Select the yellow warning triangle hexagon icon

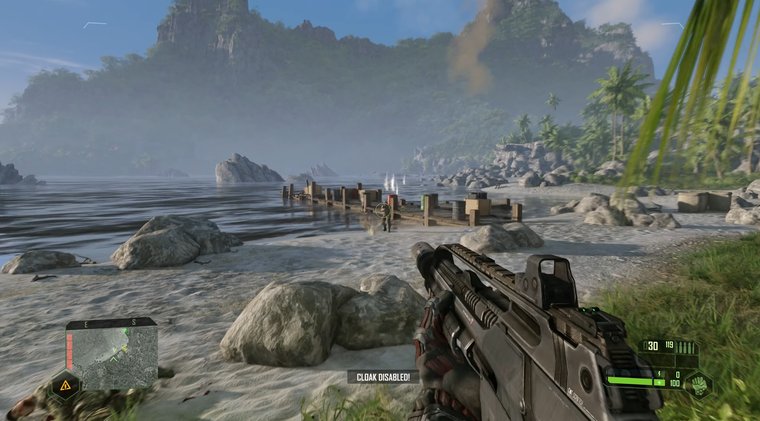pyautogui.click(x=65, y=385)
